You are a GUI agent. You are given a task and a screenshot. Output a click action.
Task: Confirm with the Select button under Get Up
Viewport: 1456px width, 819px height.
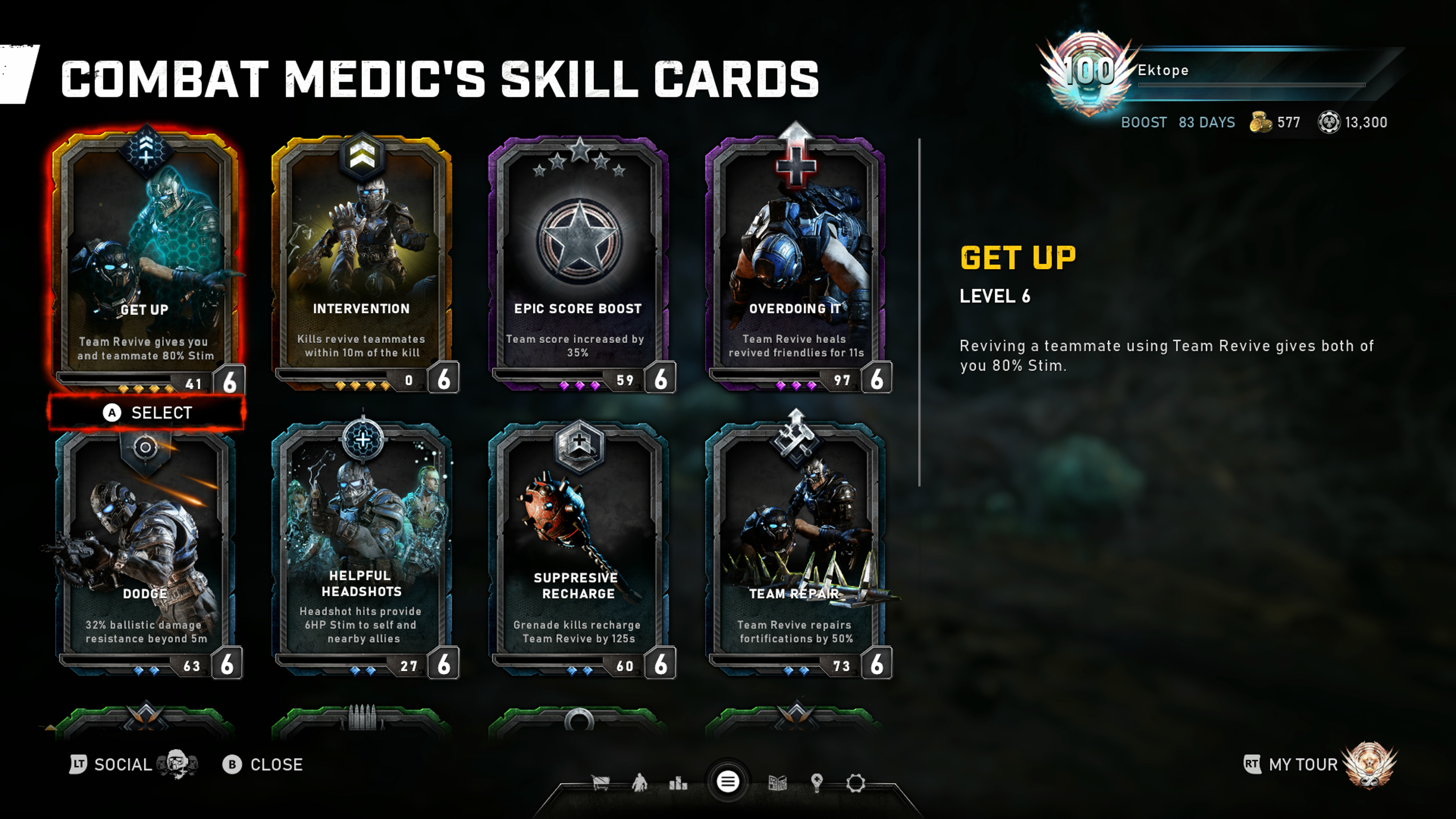[x=147, y=413]
